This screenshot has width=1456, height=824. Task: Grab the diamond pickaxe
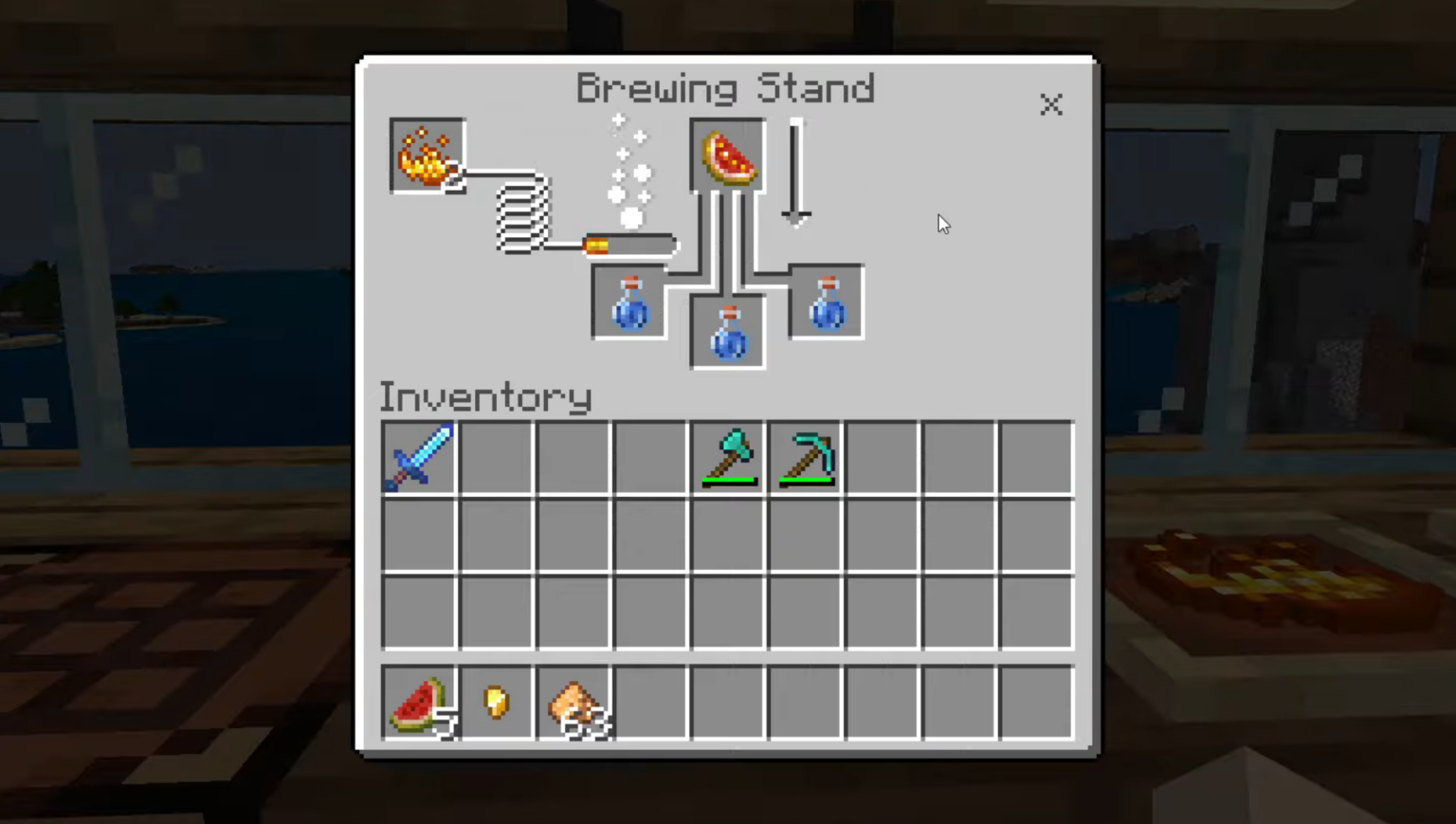tap(804, 458)
